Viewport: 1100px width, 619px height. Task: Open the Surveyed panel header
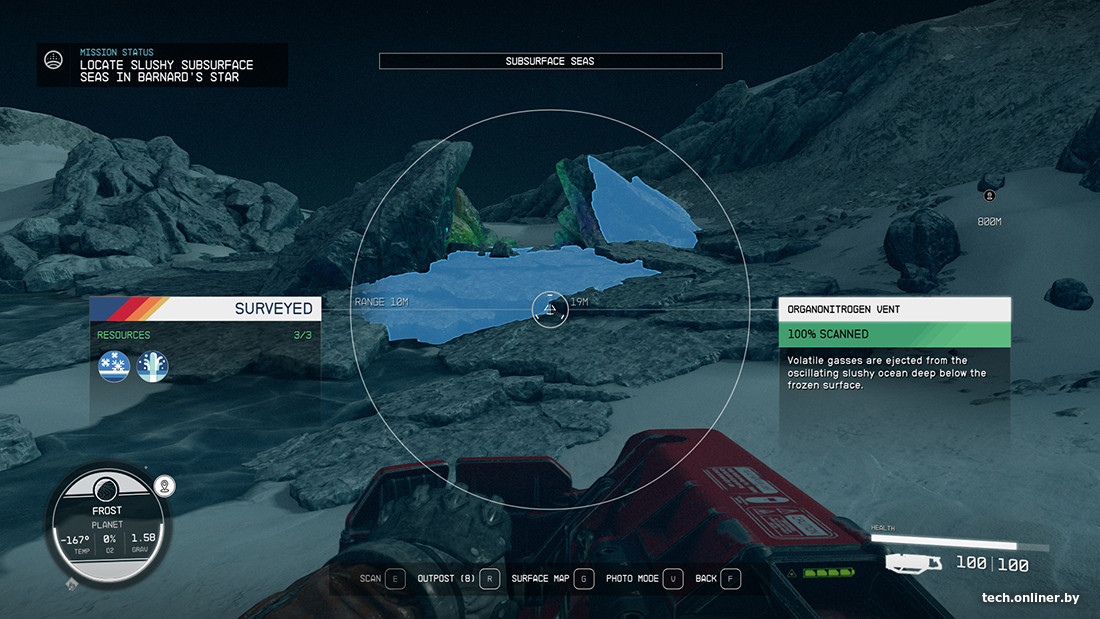205,308
